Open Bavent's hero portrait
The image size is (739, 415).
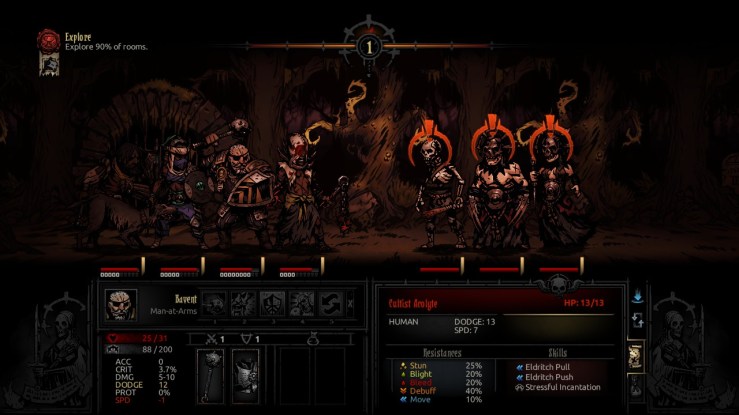pos(122,304)
